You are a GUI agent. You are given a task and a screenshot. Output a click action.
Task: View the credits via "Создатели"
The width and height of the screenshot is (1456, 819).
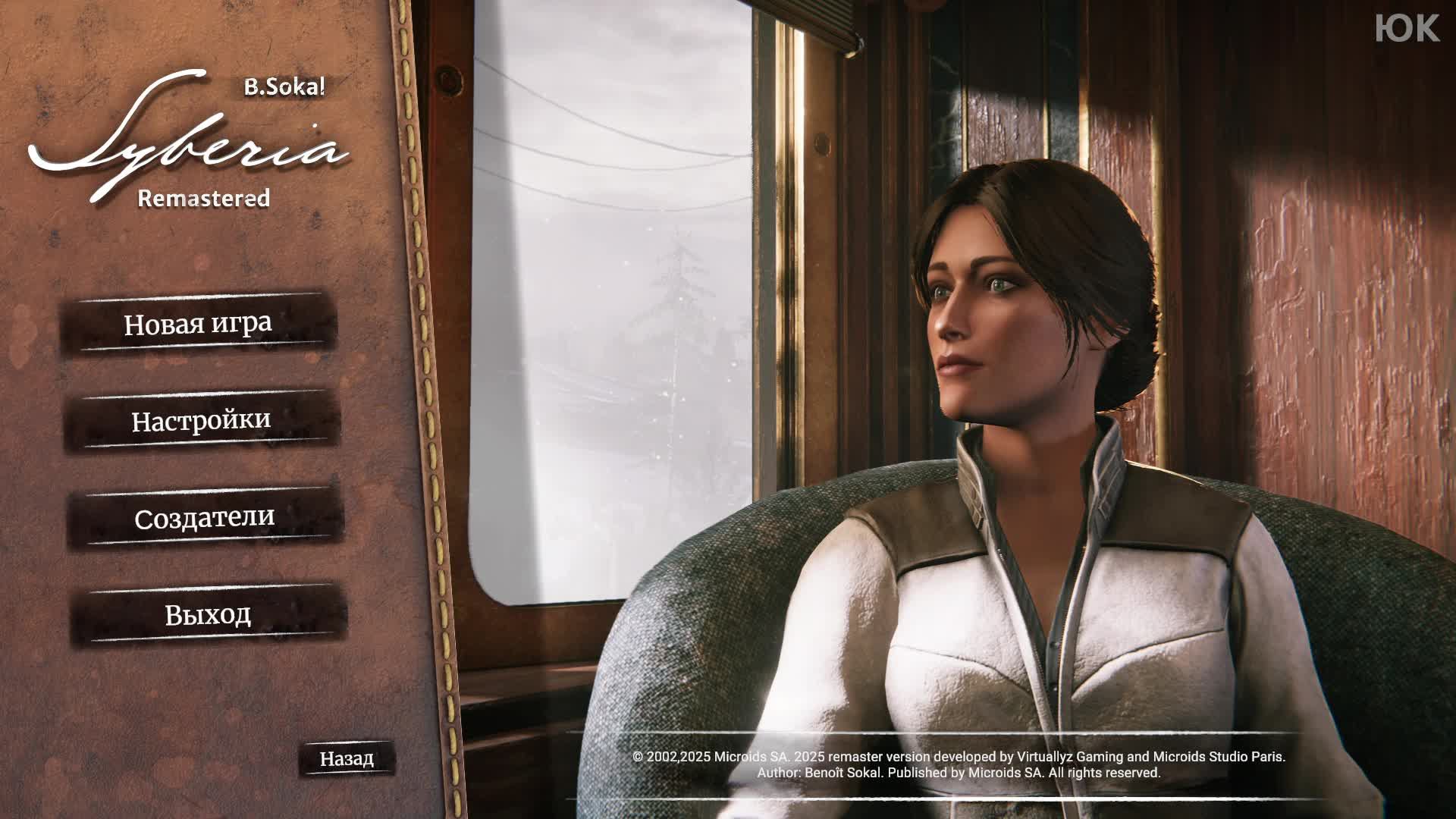pyautogui.click(x=206, y=519)
